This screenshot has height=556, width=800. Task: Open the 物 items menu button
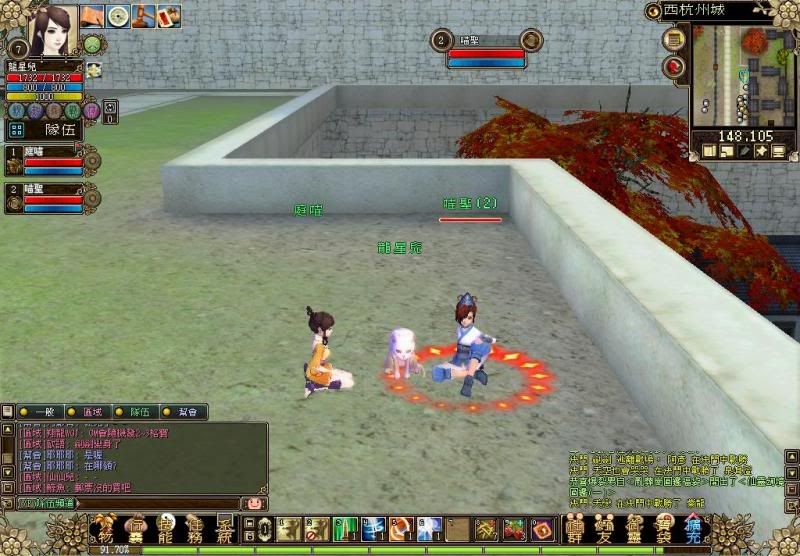pos(103,527)
